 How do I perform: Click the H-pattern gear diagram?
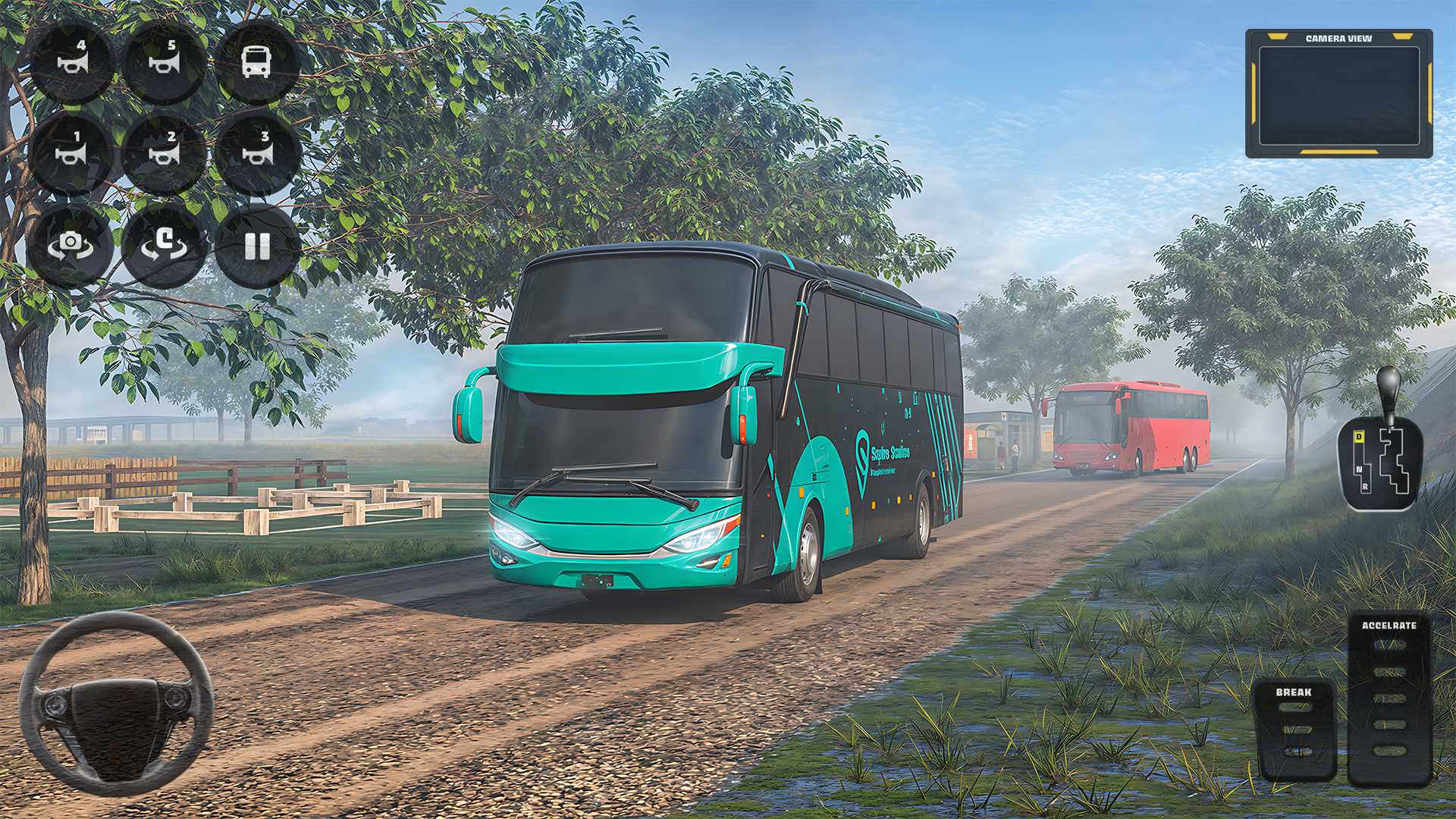[1395, 461]
